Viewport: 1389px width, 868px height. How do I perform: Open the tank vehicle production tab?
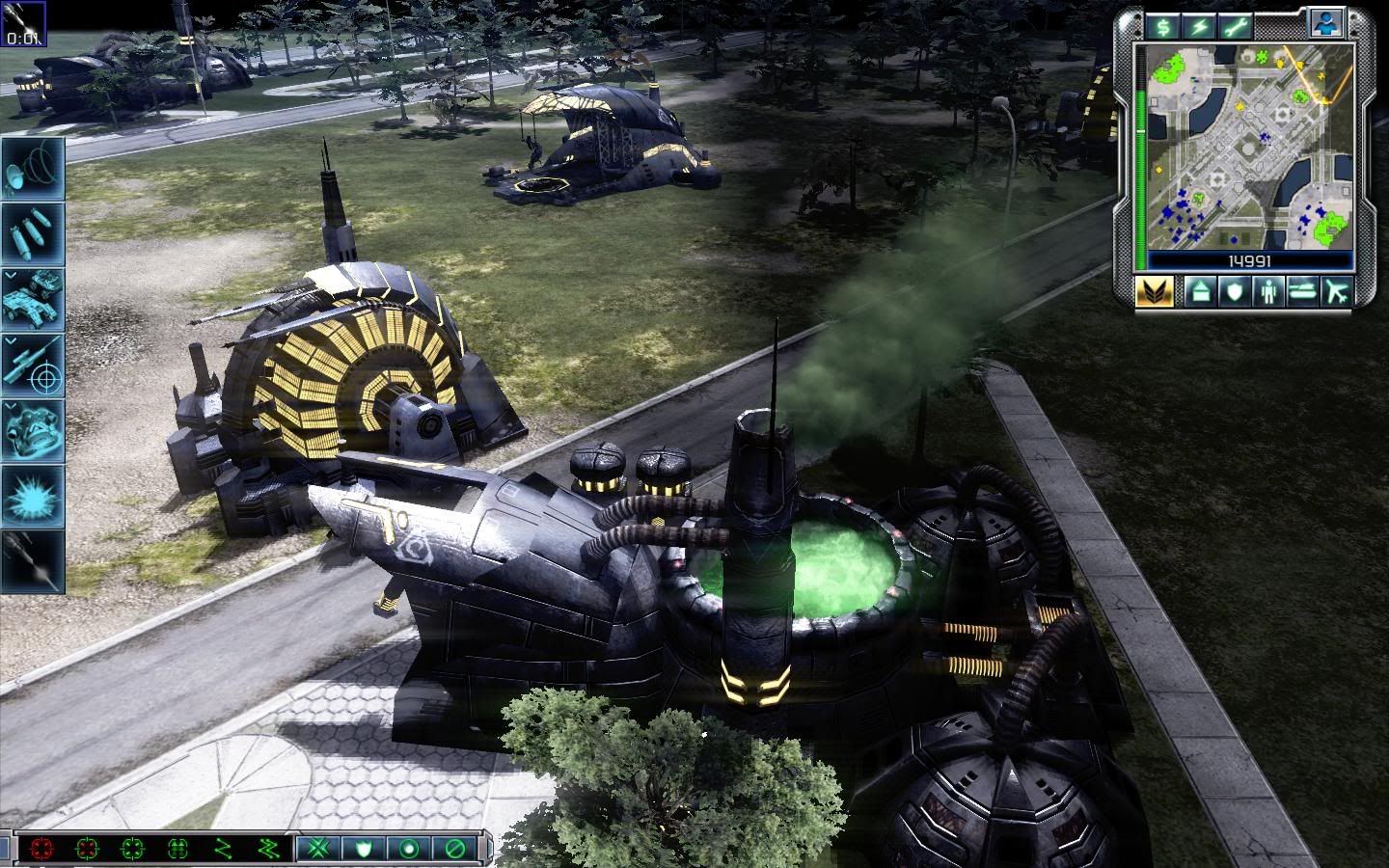click(1302, 291)
